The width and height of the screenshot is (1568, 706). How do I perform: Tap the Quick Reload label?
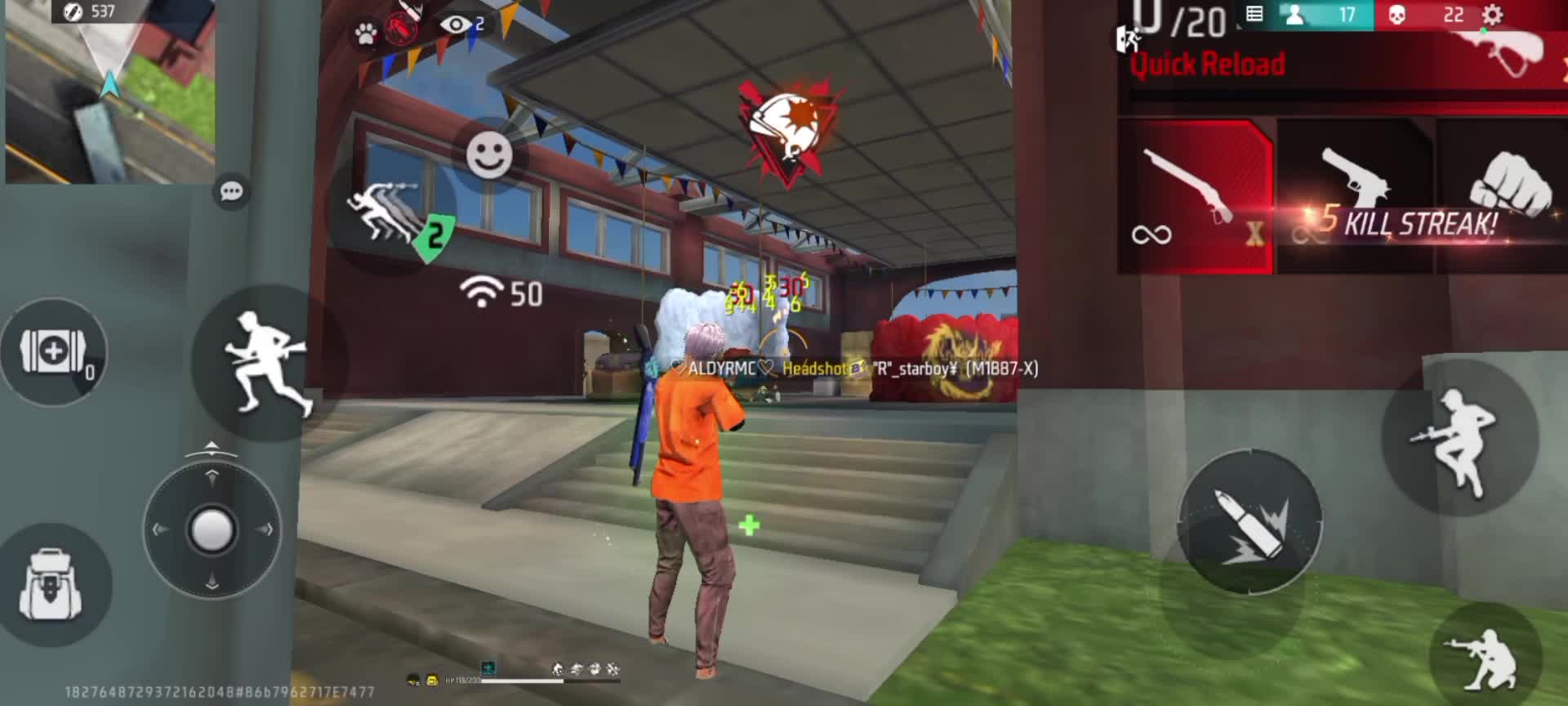click(x=1206, y=64)
